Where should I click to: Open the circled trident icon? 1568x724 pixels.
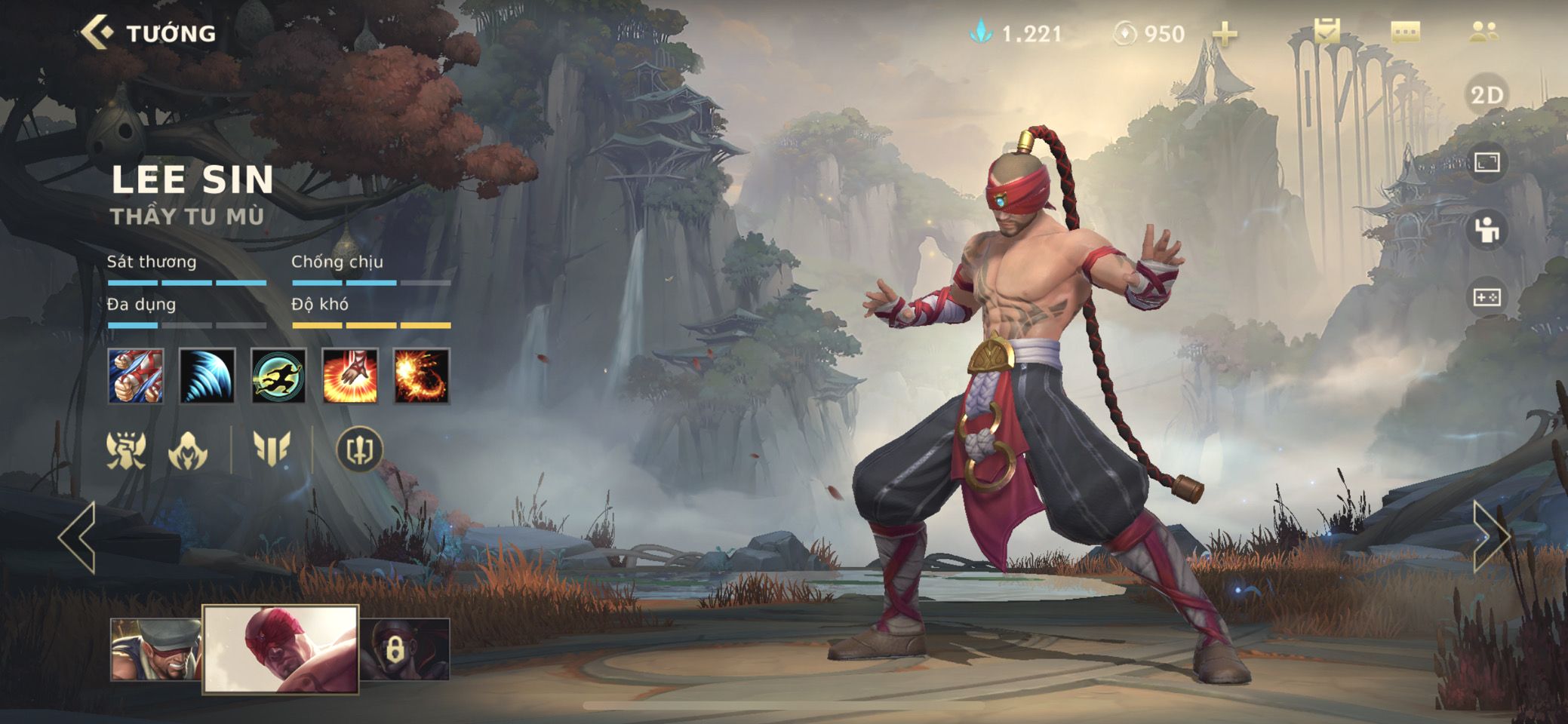[359, 449]
